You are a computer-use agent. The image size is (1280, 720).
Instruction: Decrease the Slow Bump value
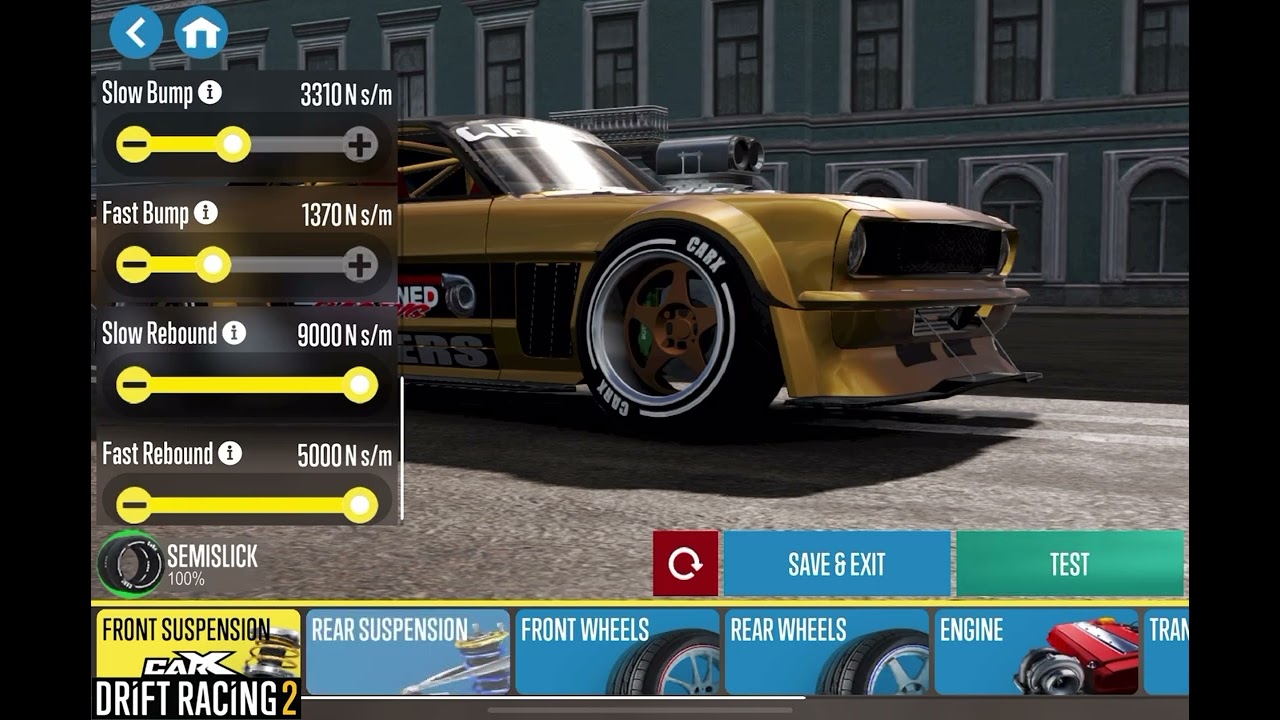[134, 145]
